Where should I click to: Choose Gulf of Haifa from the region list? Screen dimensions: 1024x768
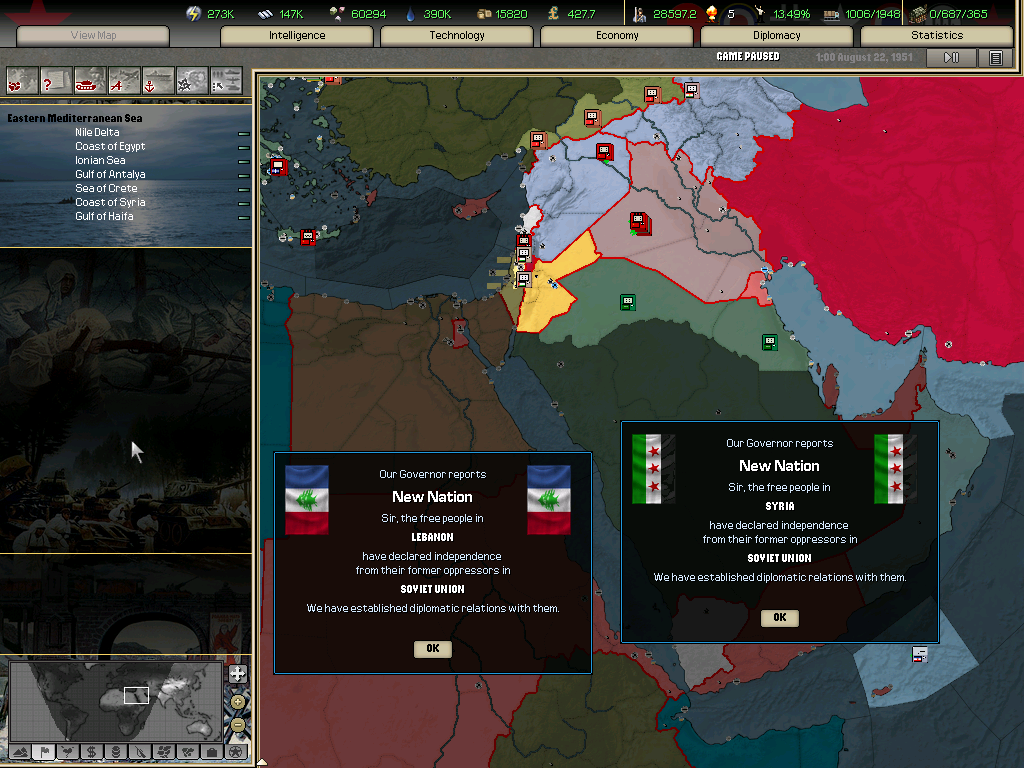[104, 216]
